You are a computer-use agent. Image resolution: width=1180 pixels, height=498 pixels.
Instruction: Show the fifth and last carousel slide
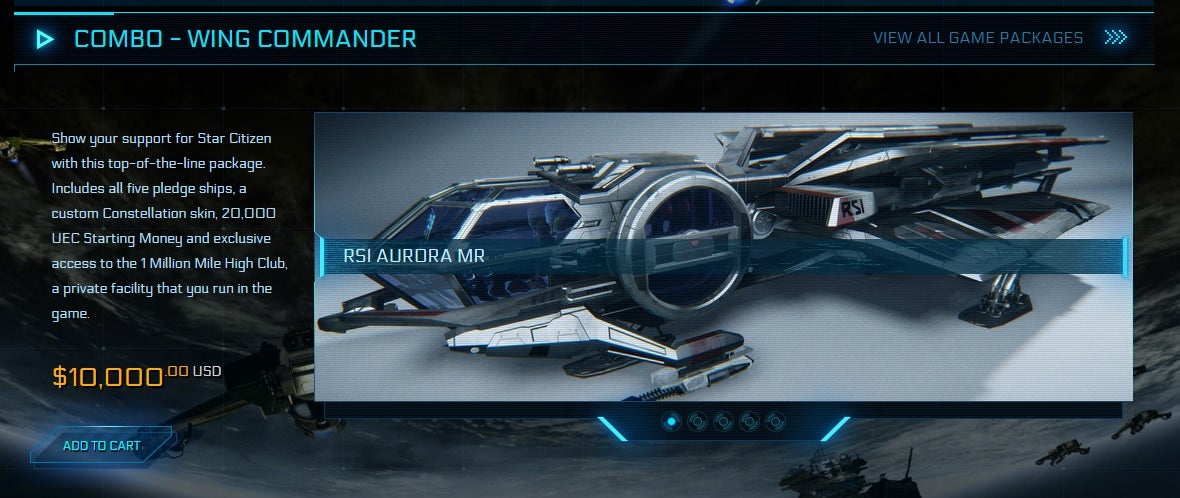click(x=775, y=422)
